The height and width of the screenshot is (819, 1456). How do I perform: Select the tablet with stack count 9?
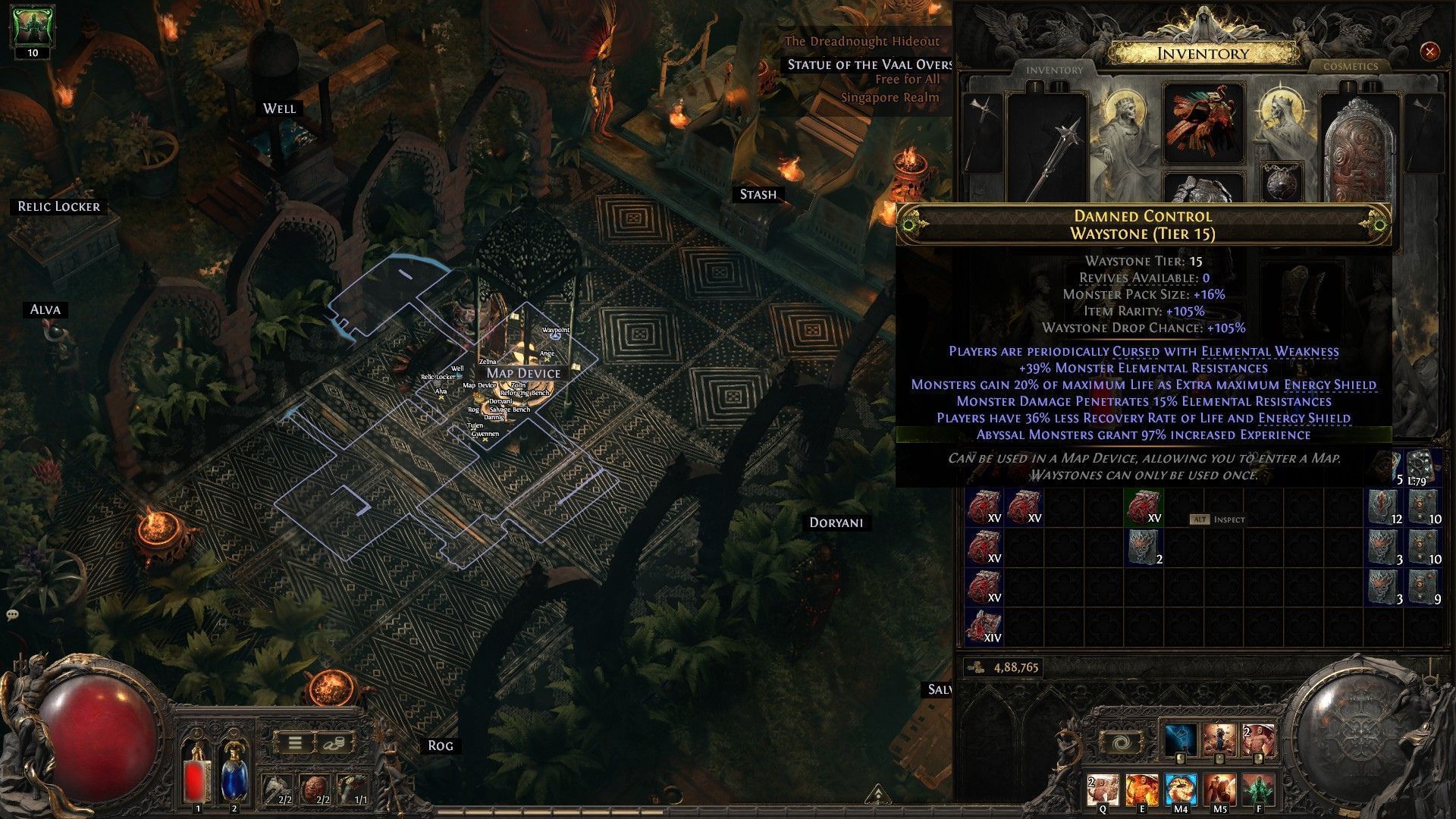tap(1423, 587)
